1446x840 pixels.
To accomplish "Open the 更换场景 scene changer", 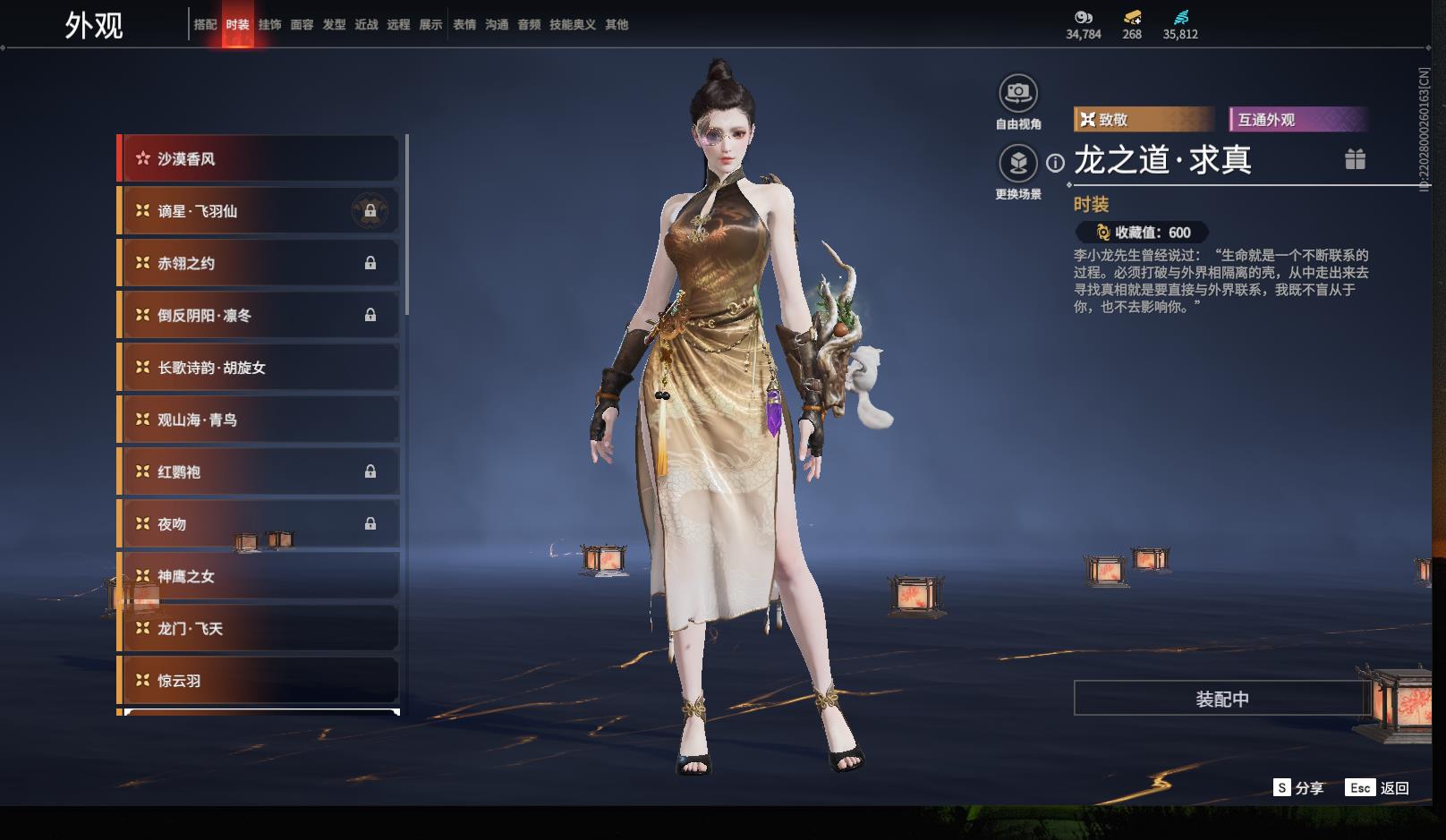I will (1018, 164).
